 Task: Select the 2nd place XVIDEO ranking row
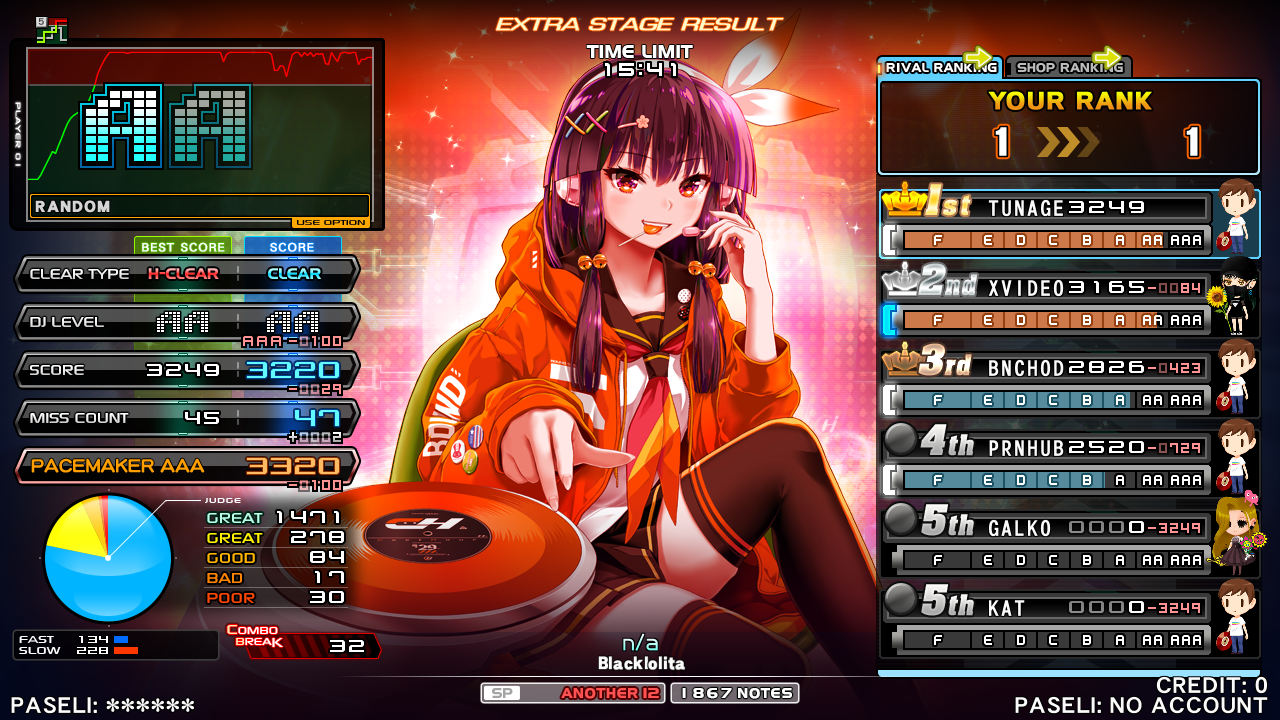[x=1046, y=303]
